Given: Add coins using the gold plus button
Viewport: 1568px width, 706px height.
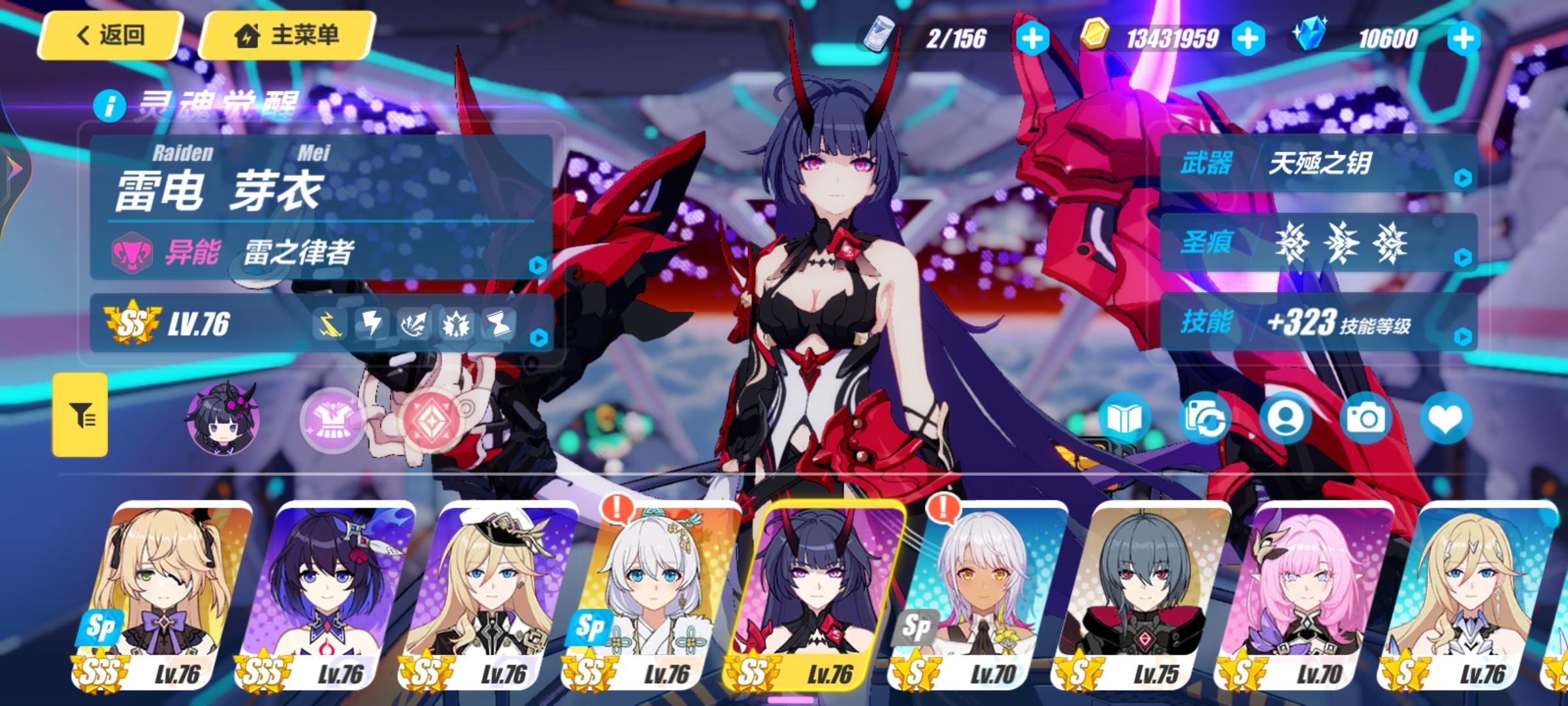Looking at the screenshot, I should (1247, 39).
